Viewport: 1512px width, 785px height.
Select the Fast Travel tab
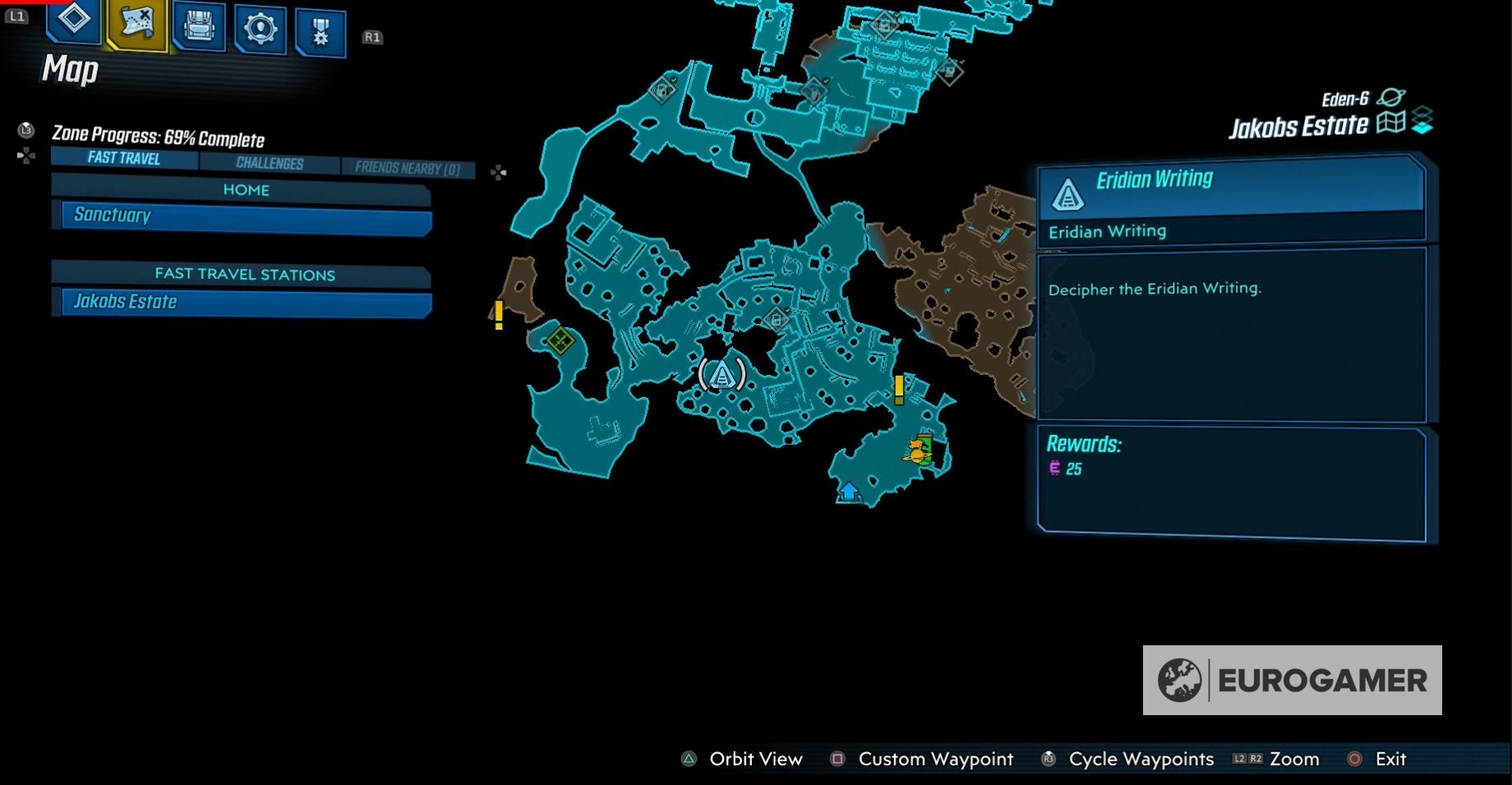click(x=125, y=160)
